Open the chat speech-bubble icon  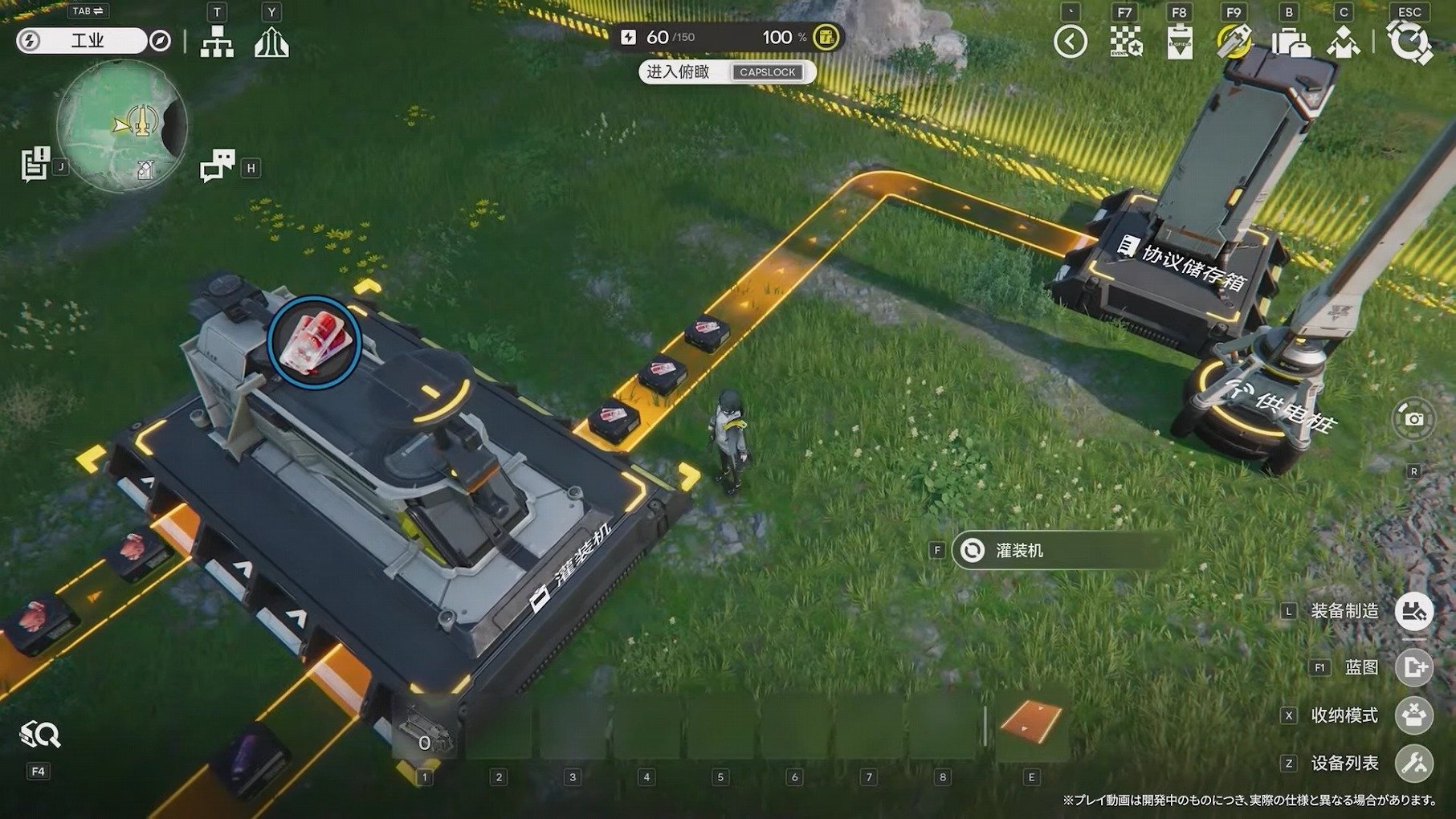click(x=217, y=166)
